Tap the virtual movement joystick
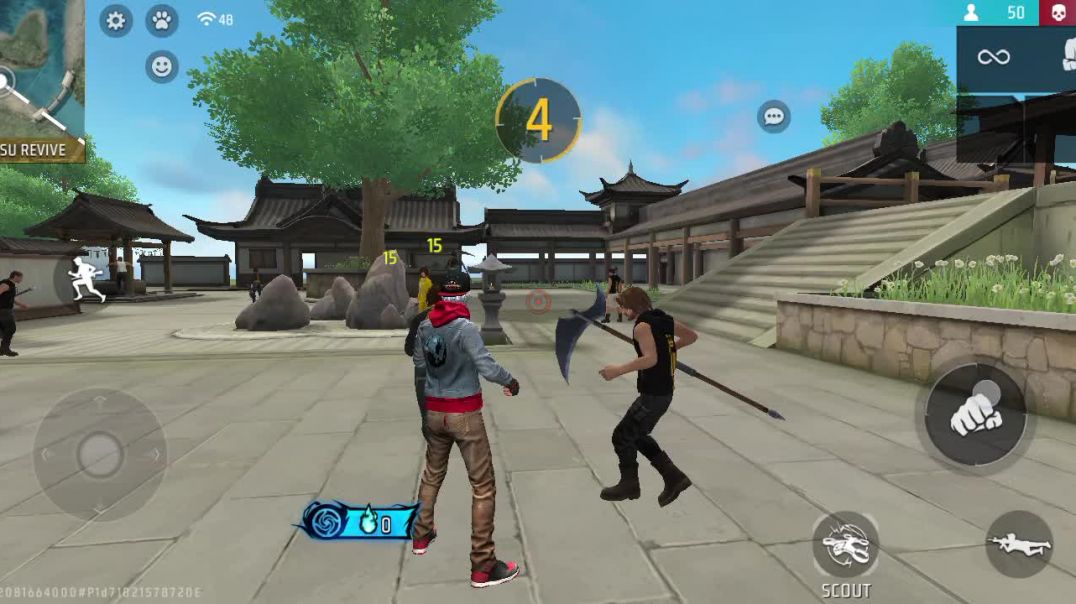Image resolution: width=1076 pixels, height=604 pixels. click(x=100, y=455)
